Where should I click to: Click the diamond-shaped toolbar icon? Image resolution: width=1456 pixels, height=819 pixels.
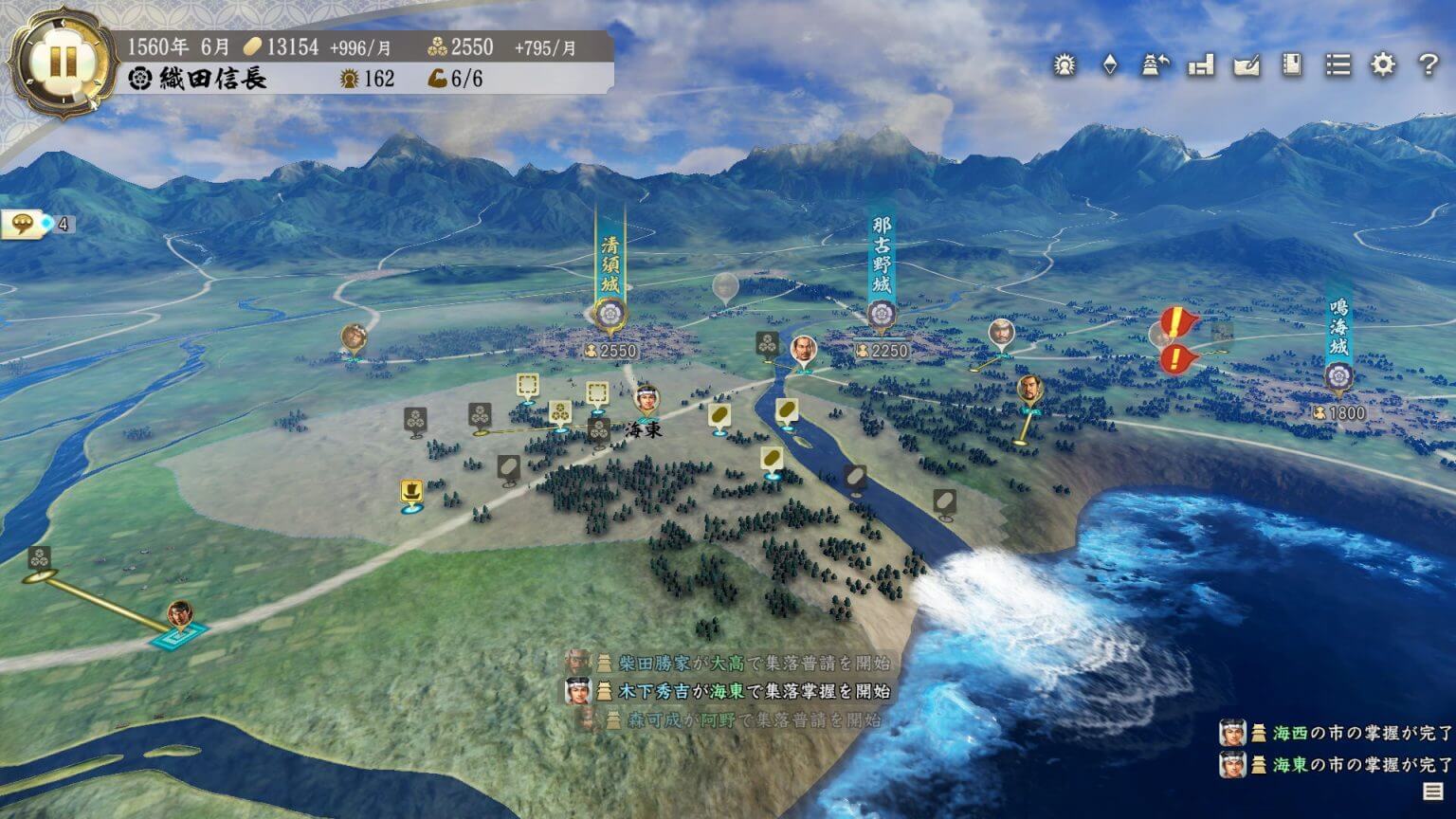(1110, 65)
